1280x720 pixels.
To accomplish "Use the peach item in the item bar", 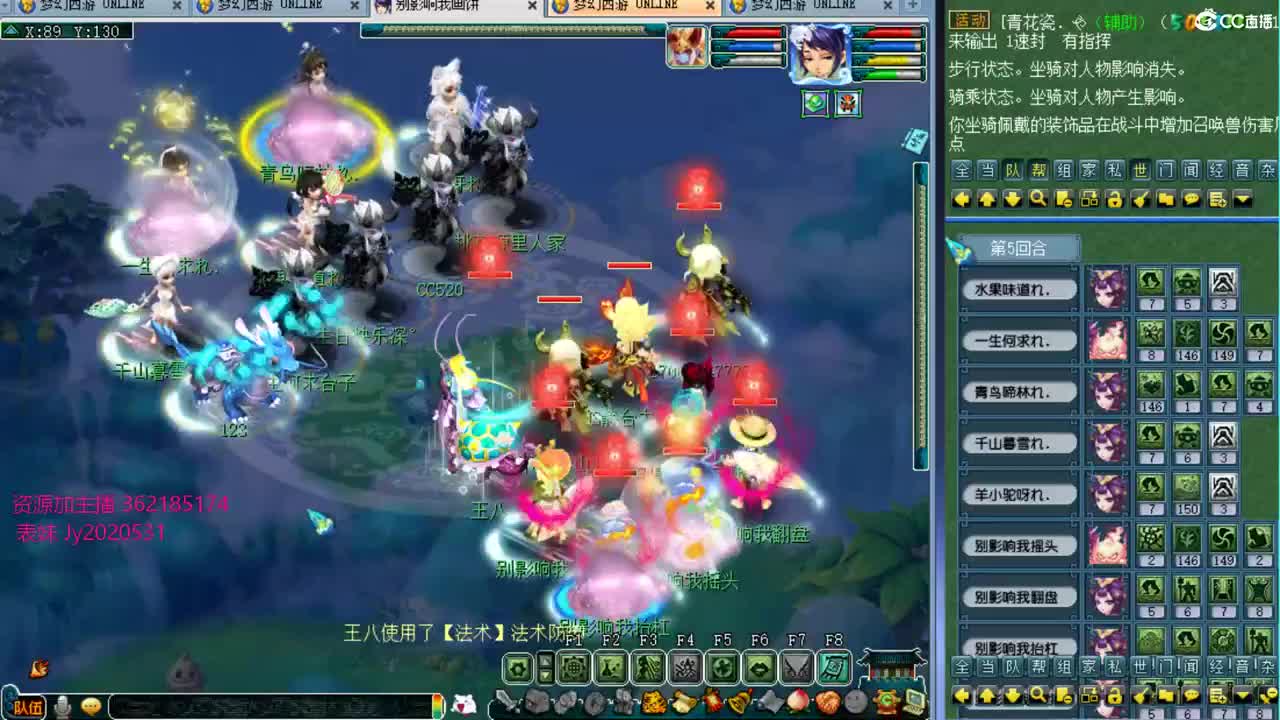I will [800, 700].
